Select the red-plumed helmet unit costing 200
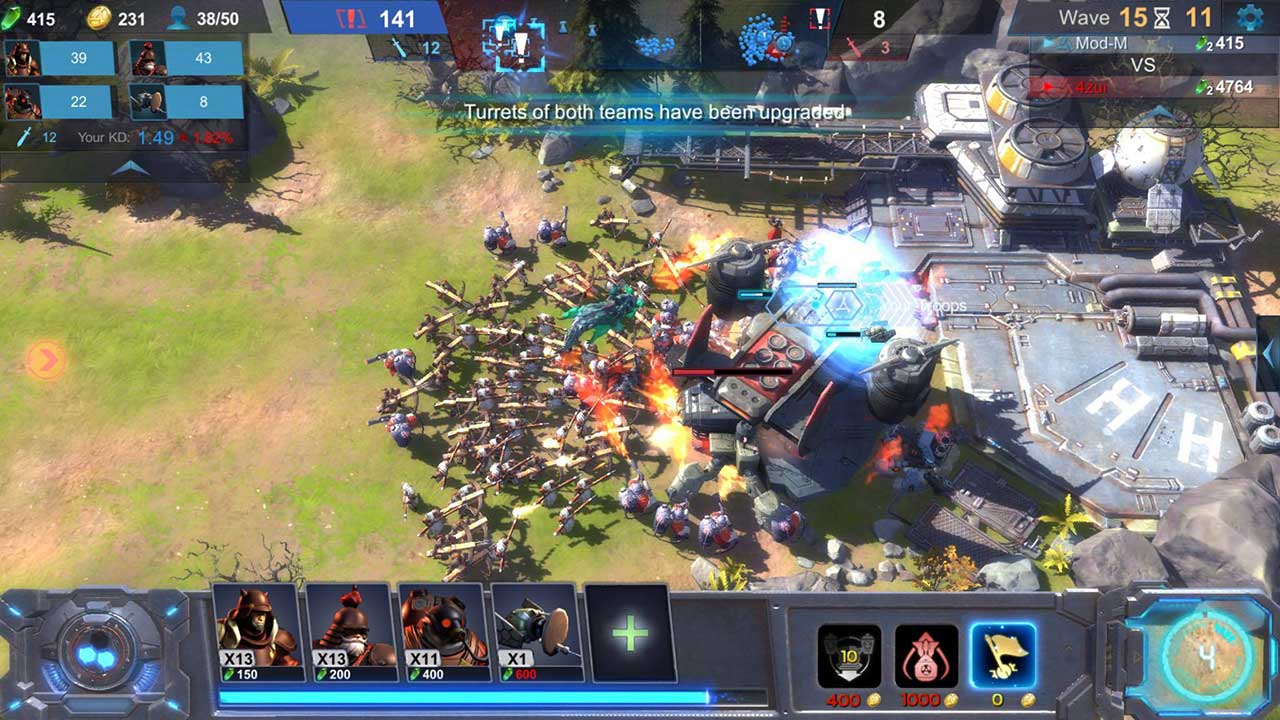The height and width of the screenshot is (720, 1280). (x=351, y=630)
